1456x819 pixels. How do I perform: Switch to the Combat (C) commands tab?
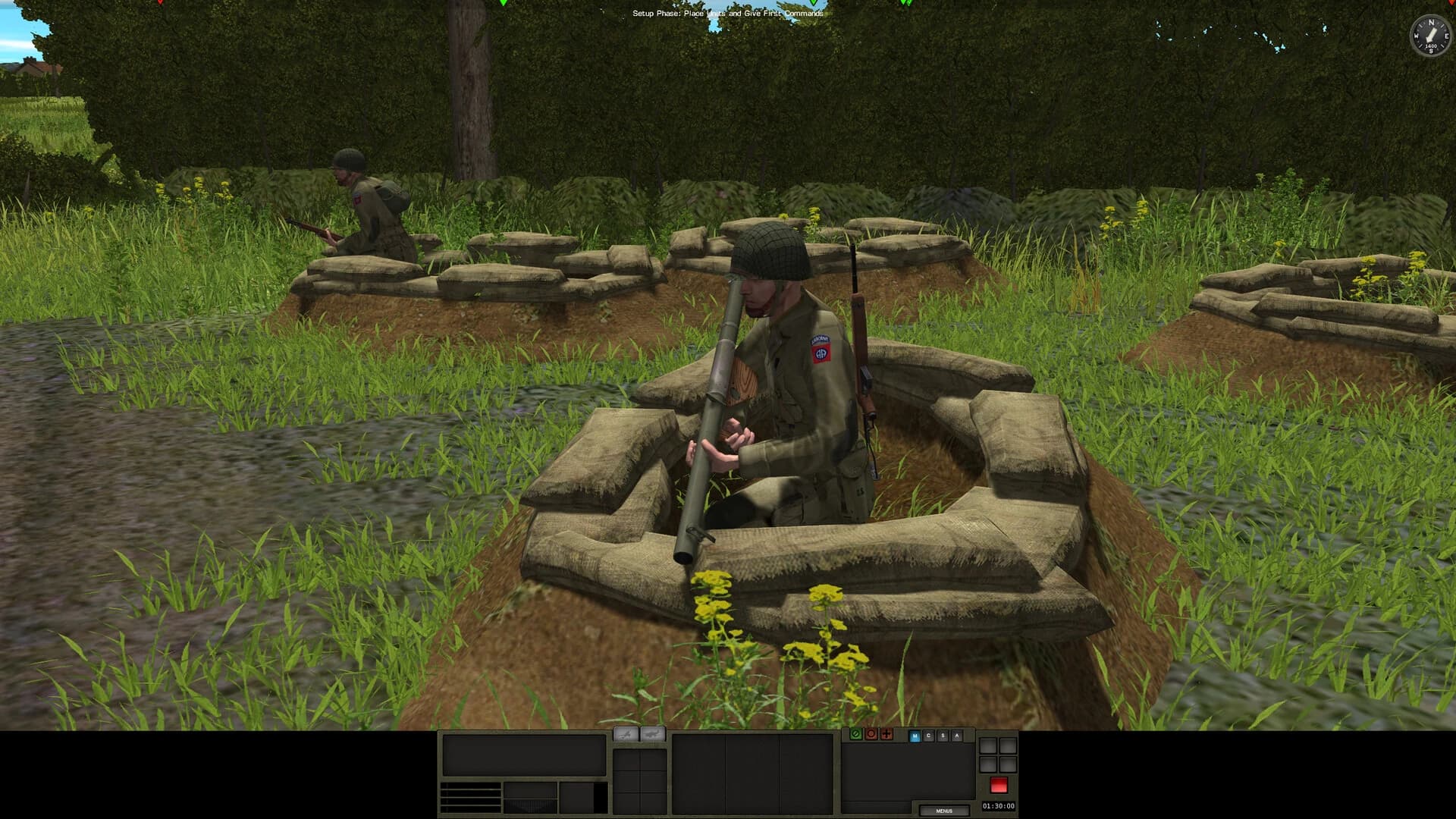coord(929,735)
